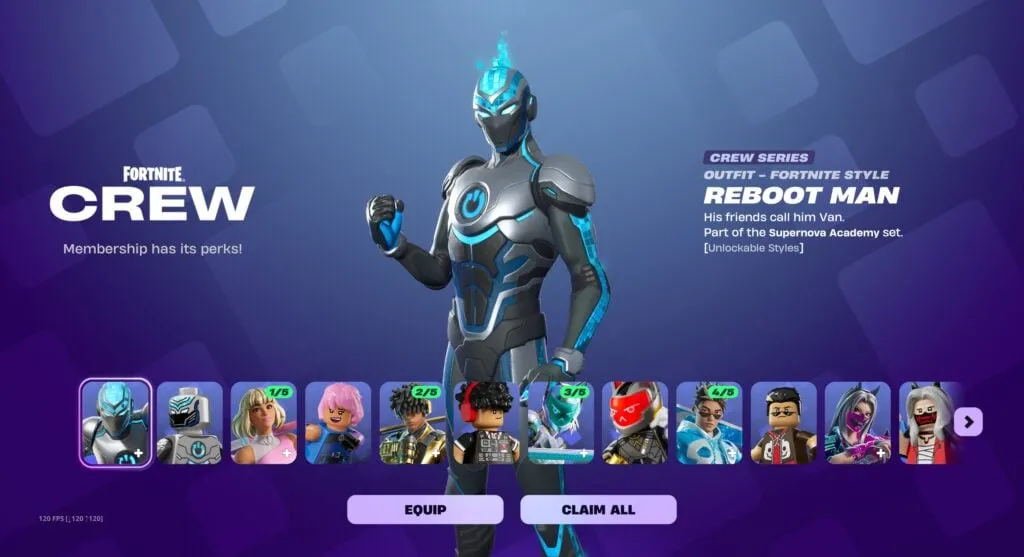
Task: Select the silver-haired outfit with magenta mask
Action: click(x=857, y=423)
